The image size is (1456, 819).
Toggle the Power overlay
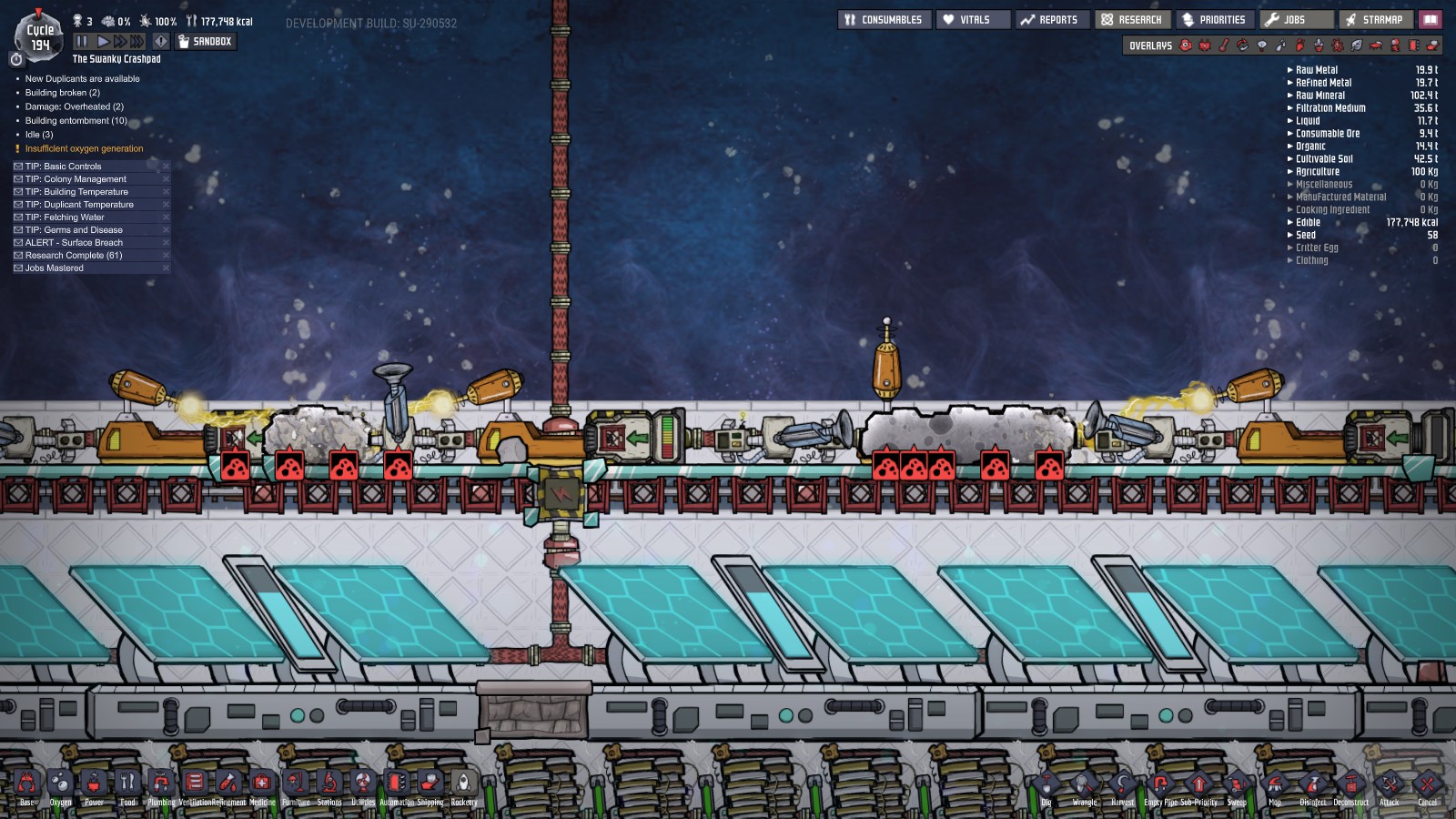pos(1204,45)
